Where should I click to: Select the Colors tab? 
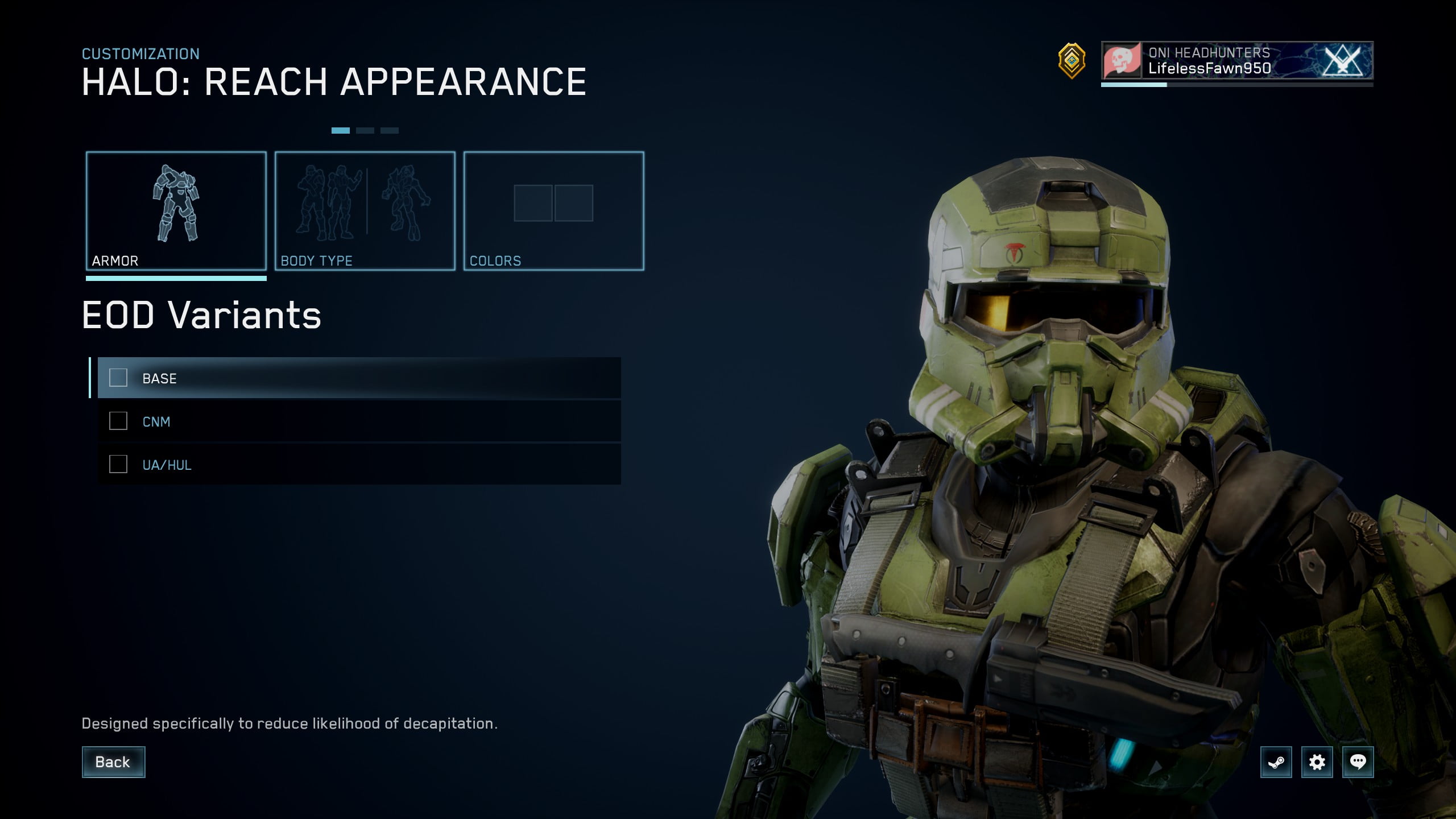pos(554,211)
